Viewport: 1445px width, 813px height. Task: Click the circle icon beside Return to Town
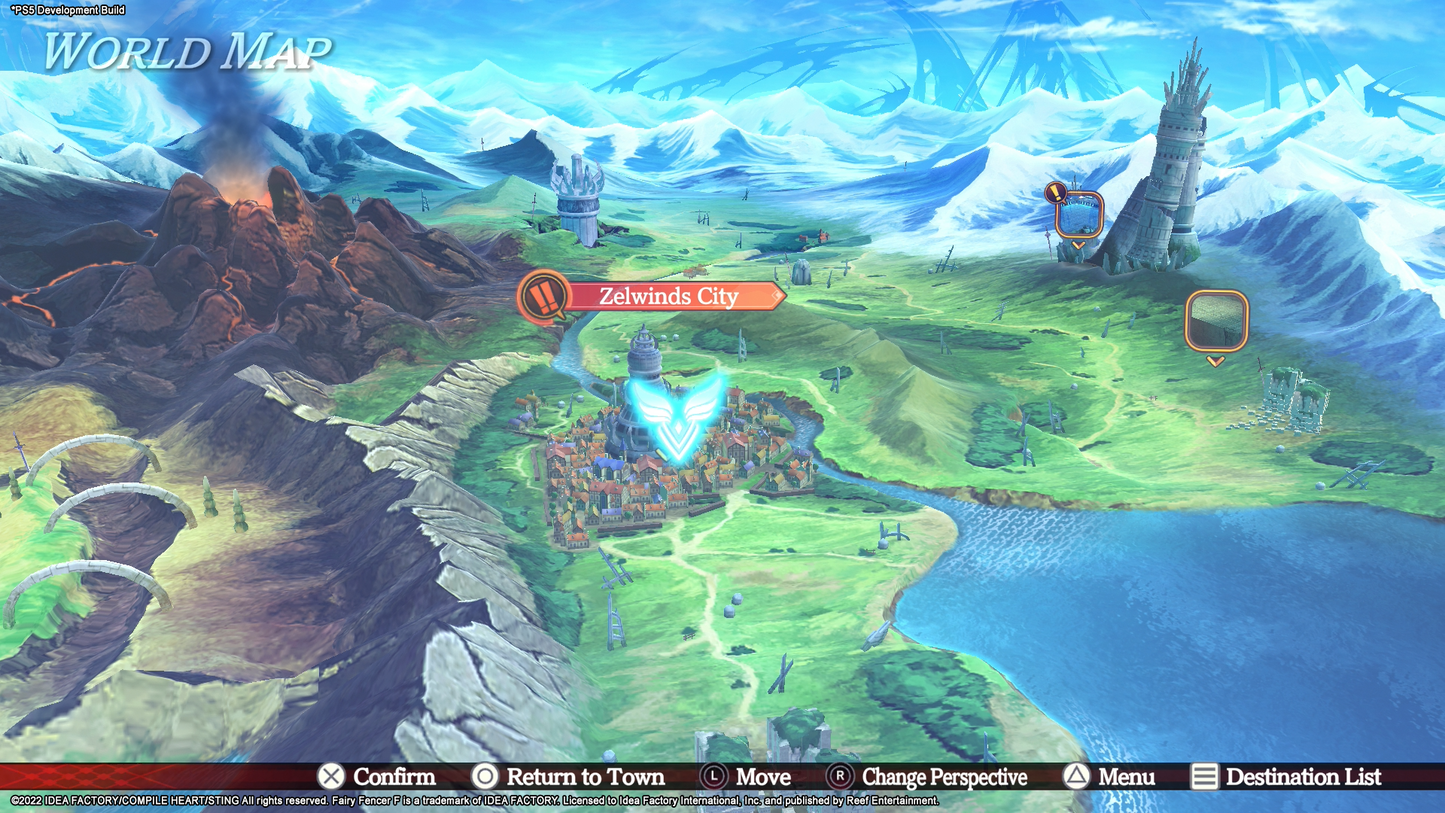pos(484,776)
